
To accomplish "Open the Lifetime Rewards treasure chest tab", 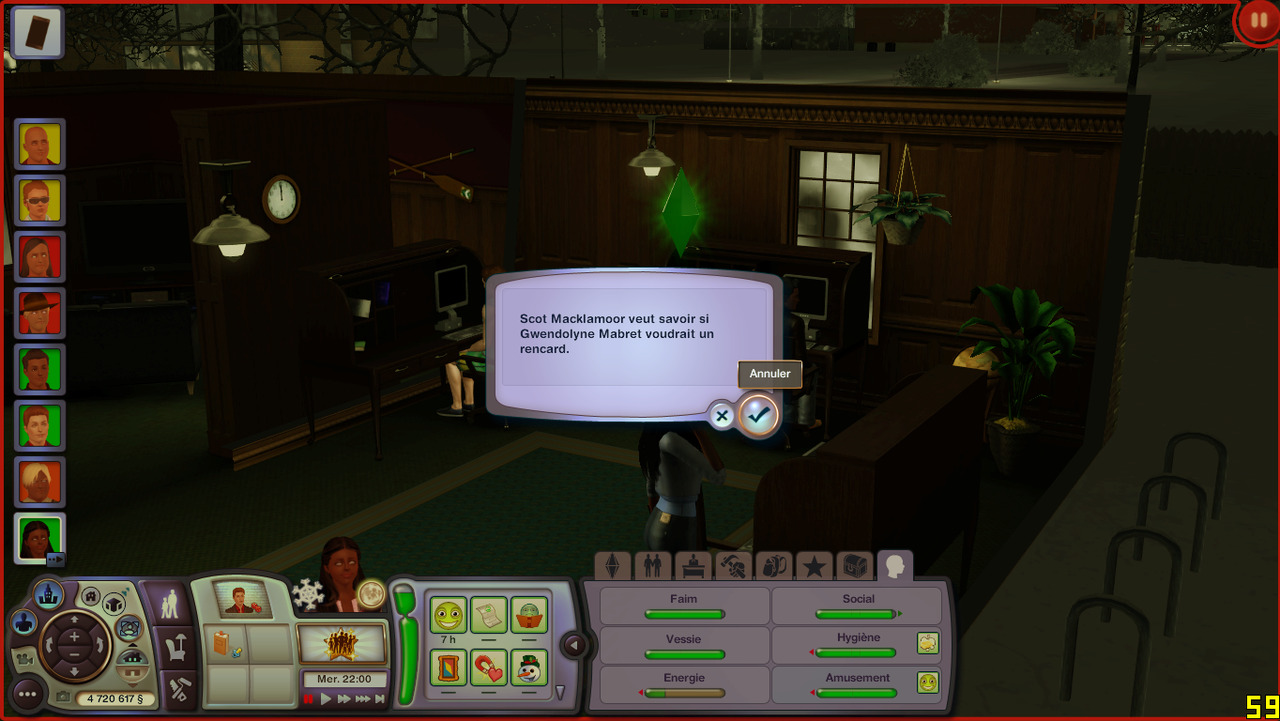I will pos(854,567).
